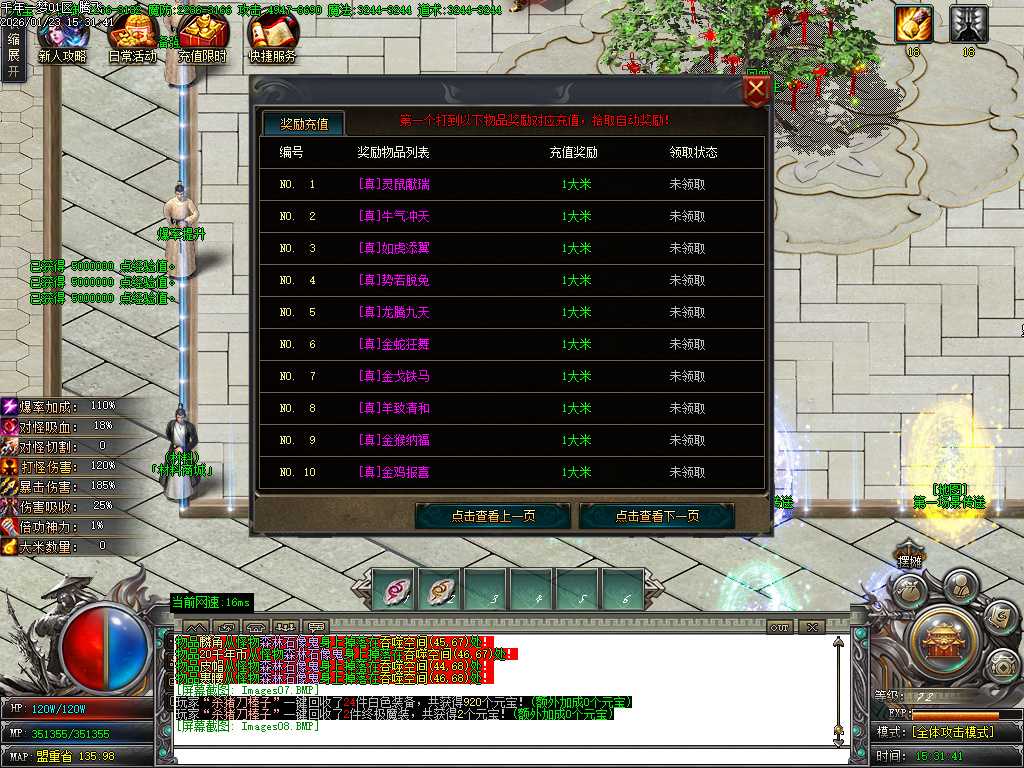
Task: Switch to the 奖励充值 tab
Action: [x=303, y=124]
